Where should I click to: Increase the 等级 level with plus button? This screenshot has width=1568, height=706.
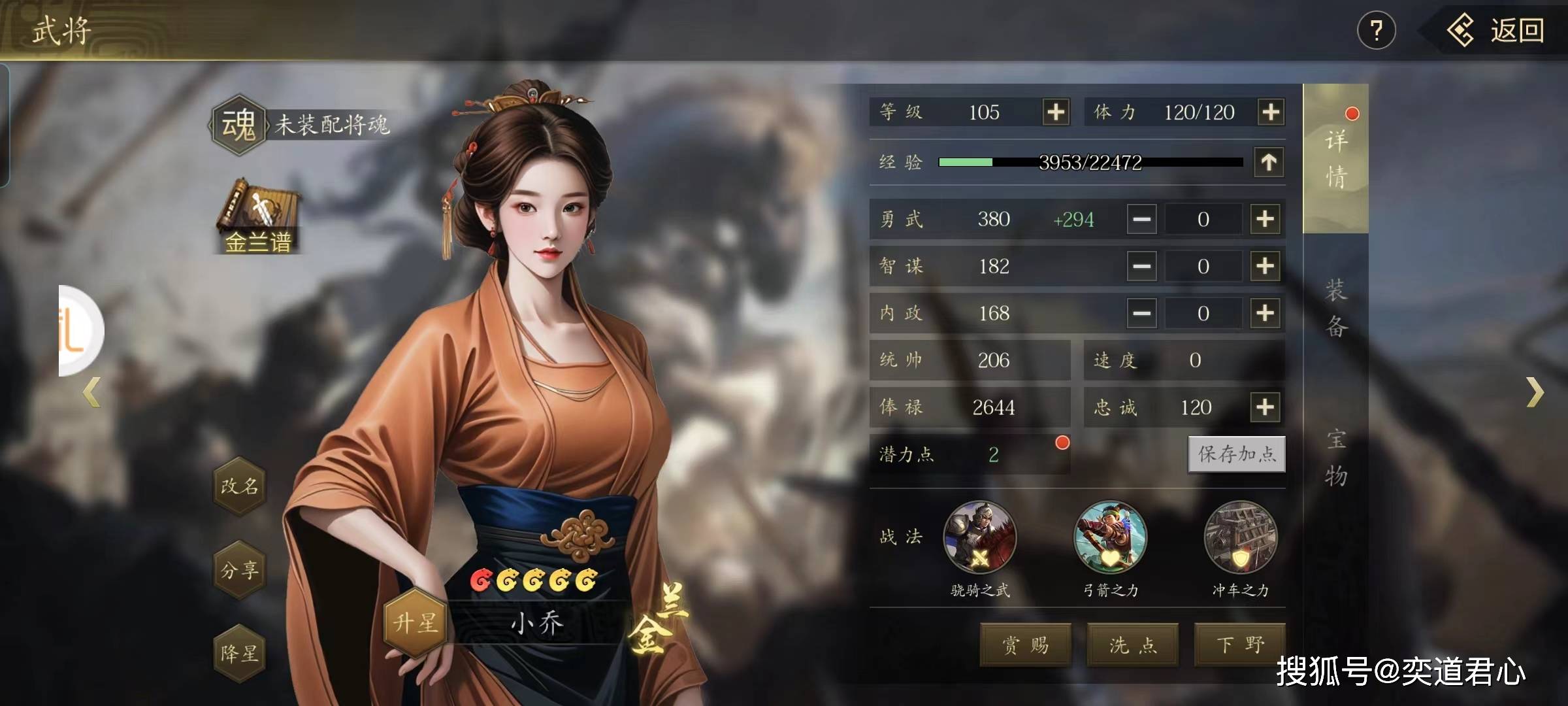(x=1056, y=112)
